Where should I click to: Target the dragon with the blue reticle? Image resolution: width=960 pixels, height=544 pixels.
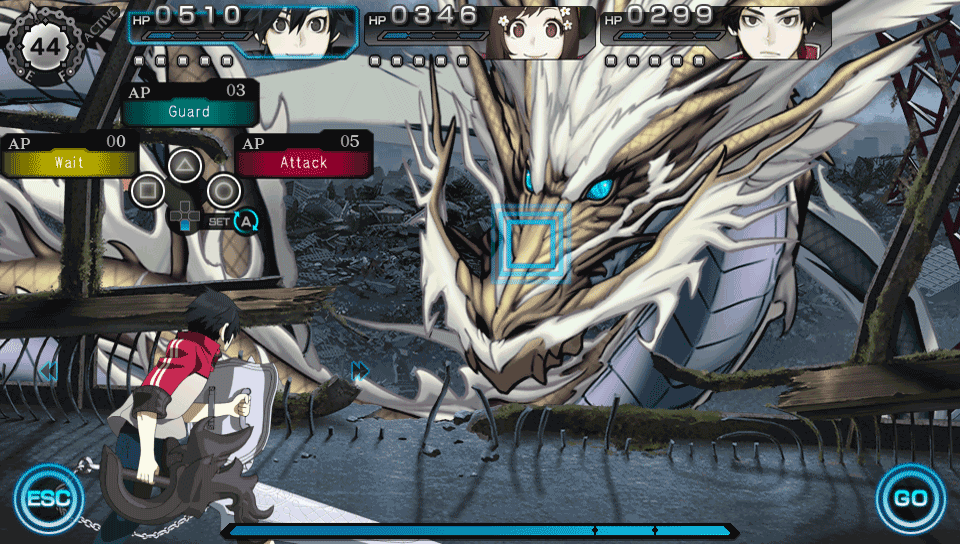click(530, 241)
